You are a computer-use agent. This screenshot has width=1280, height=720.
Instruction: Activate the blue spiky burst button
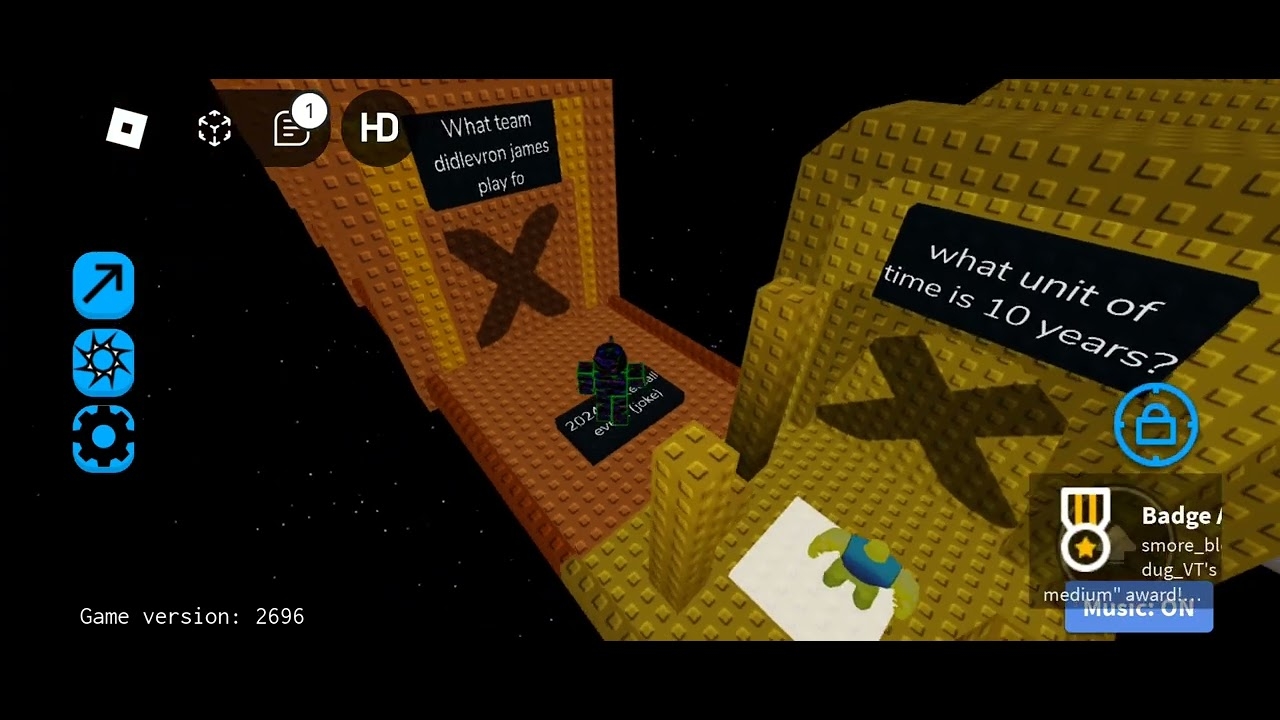tap(103, 362)
